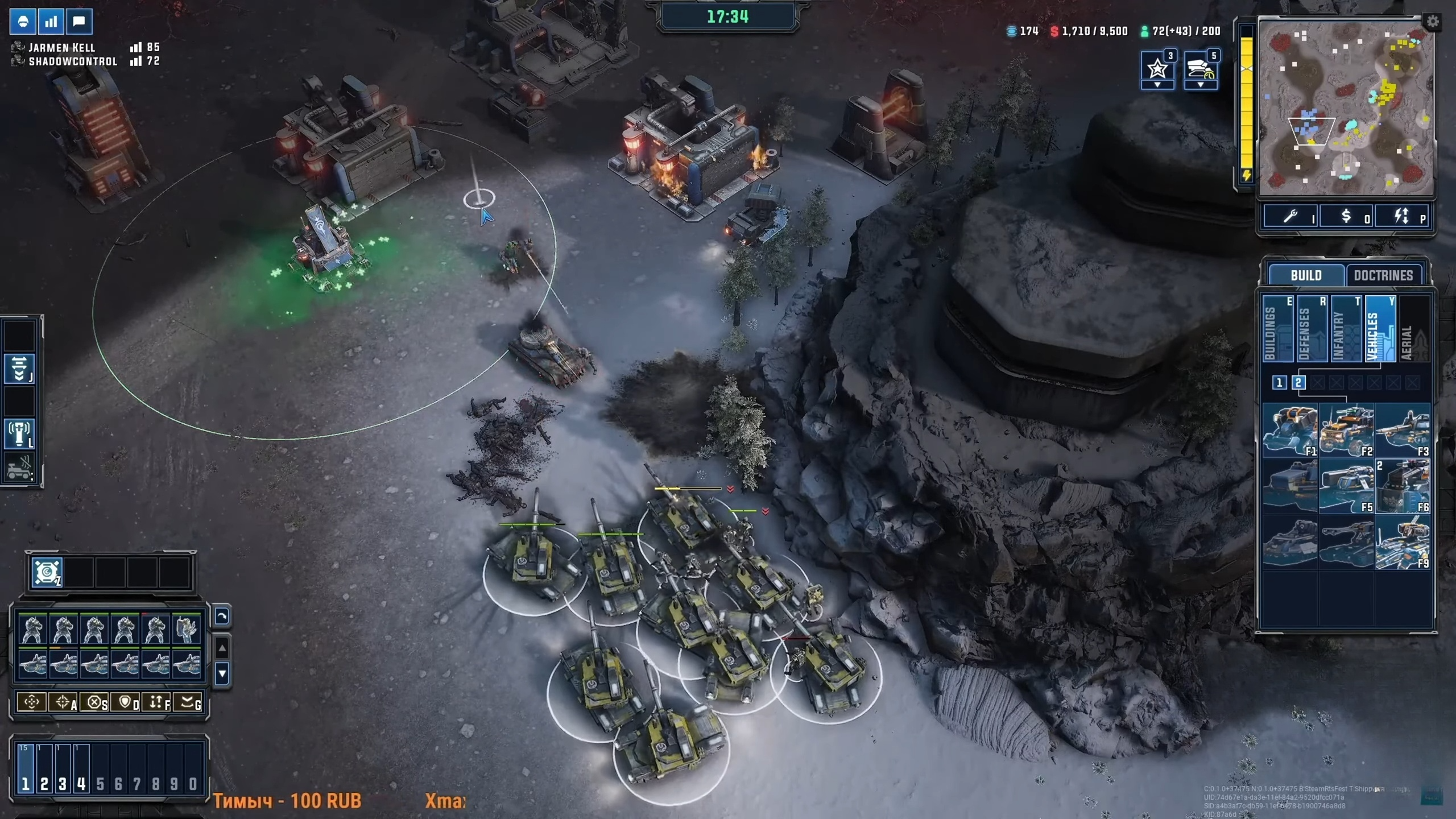Open the Buildings build category
The width and height of the screenshot is (1456, 819).
tap(1277, 329)
